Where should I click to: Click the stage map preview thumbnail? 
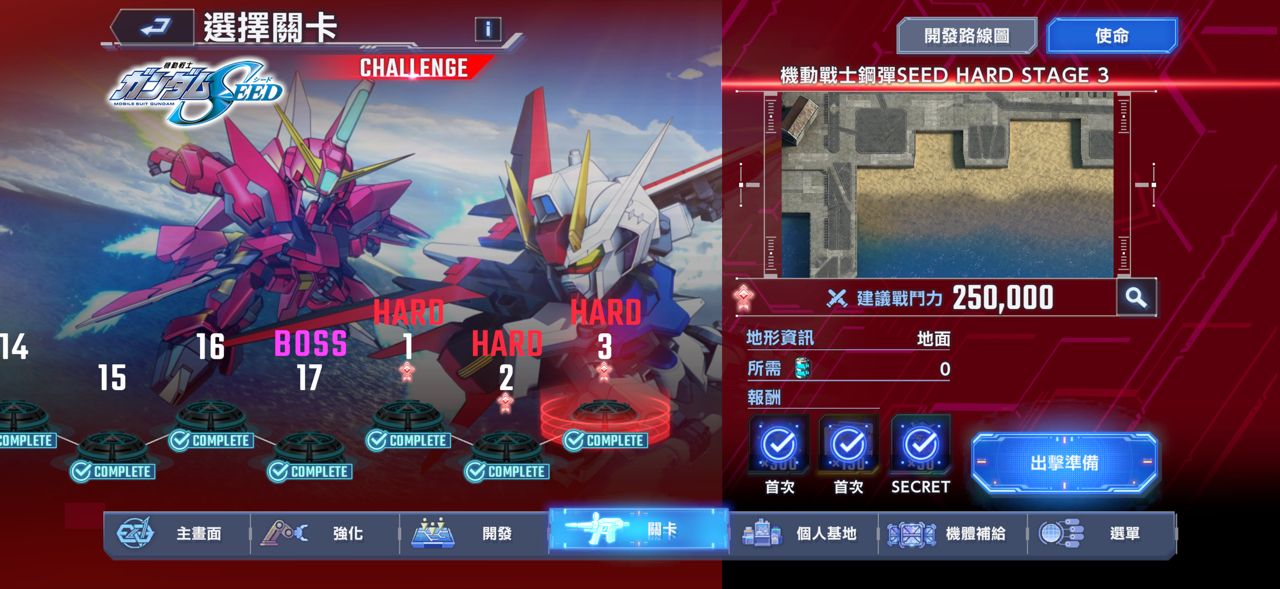pos(946,185)
